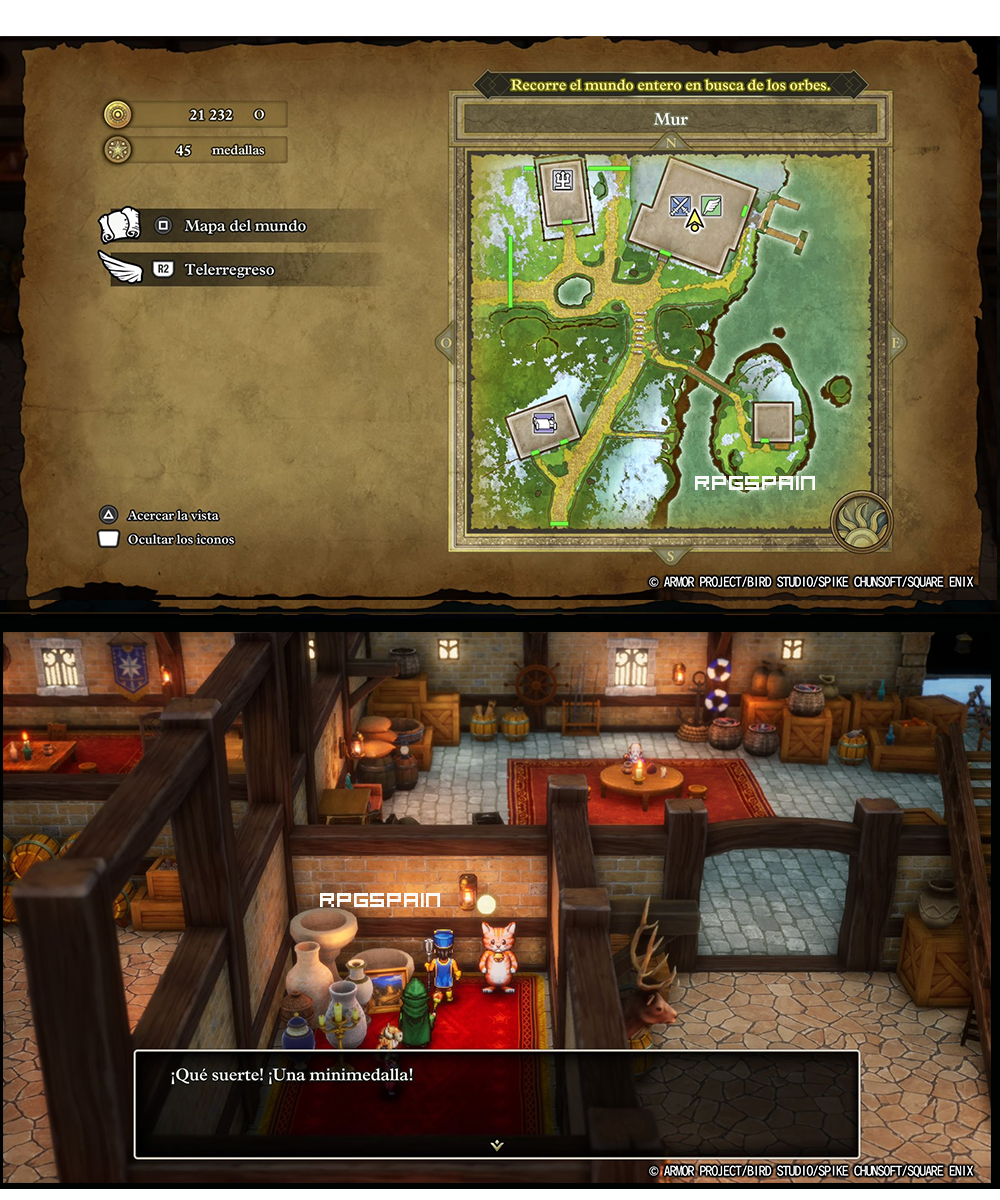Click the yellow player arrow marker

click(694, 220)
